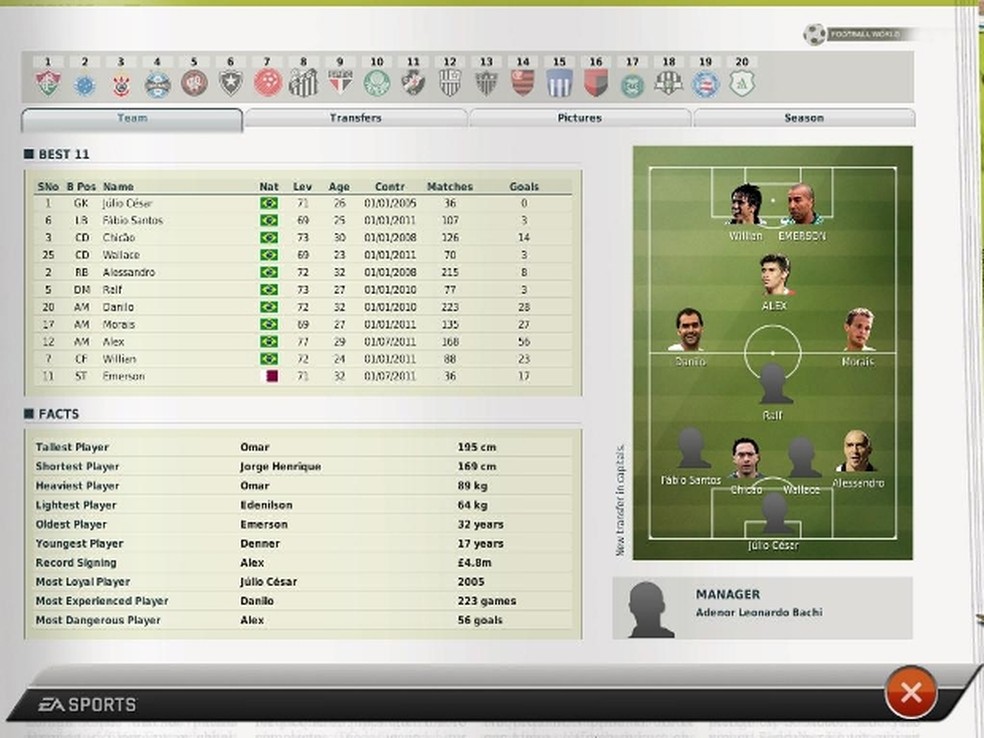Switch to the Transfers tab
The height and width of the screenshot is (738, 984).
[x=355, y=118]
